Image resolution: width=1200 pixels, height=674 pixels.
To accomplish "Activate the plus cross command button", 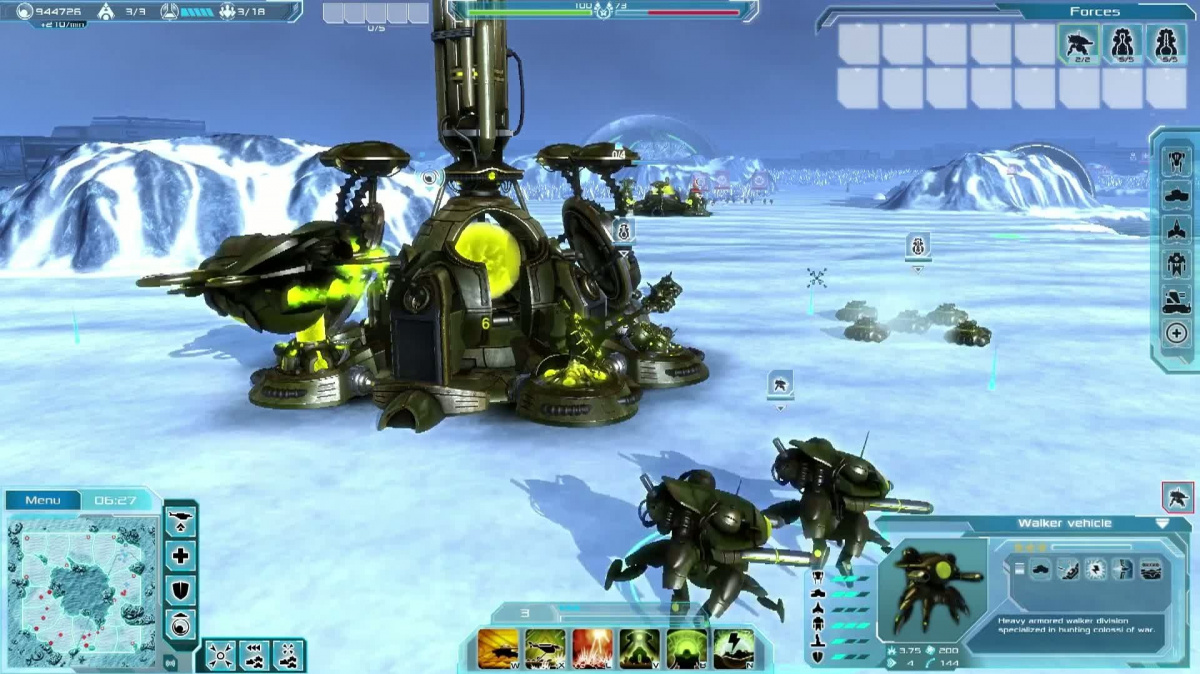I will pos(181,556).
